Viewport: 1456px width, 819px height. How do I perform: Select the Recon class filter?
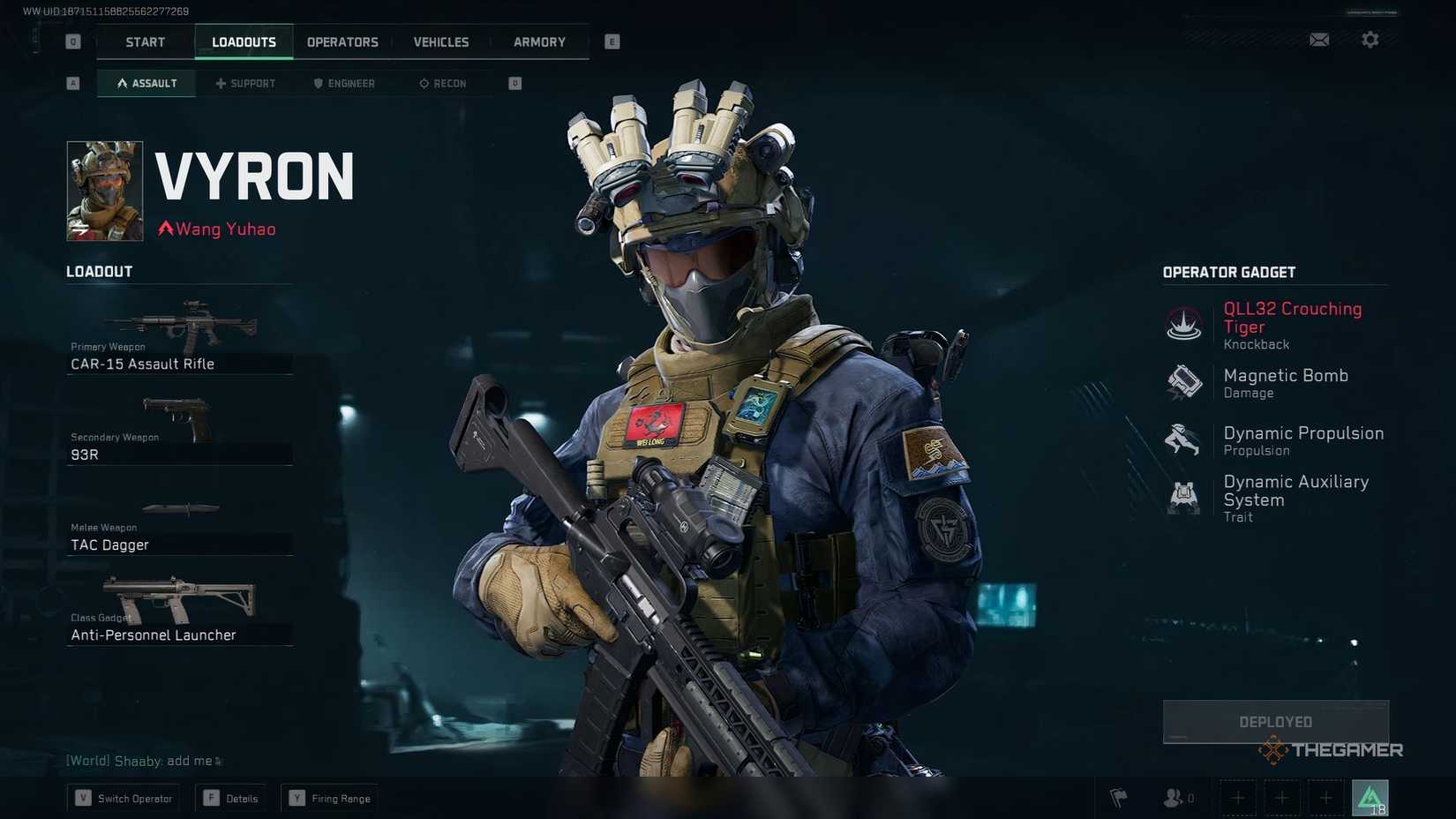444,83
